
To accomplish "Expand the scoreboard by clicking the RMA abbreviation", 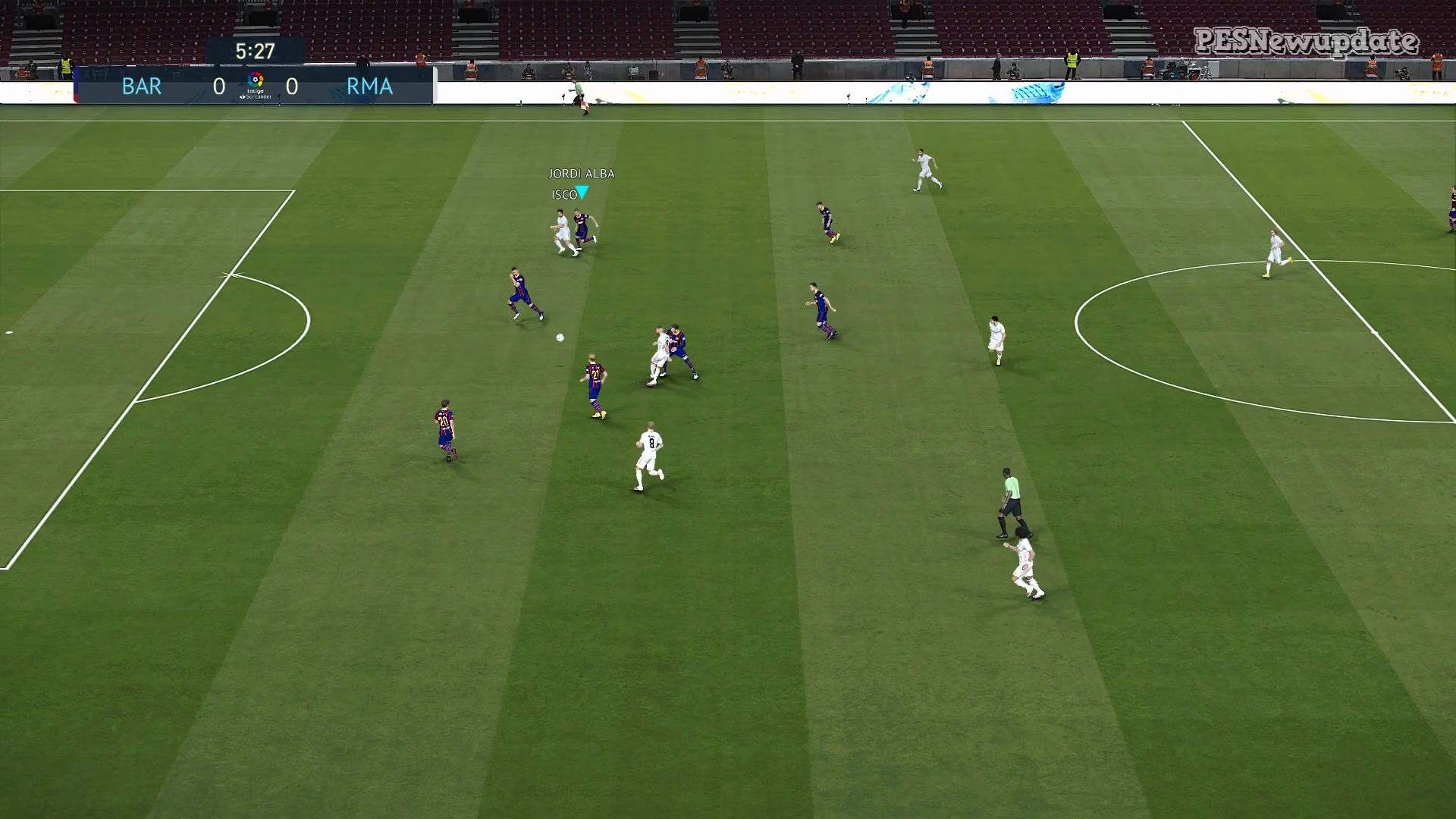I will click(369, 86).
